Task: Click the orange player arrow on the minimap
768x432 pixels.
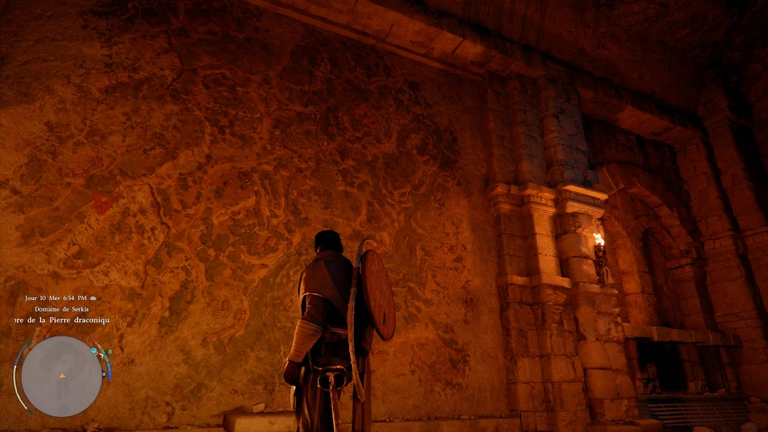Action: 61,376
